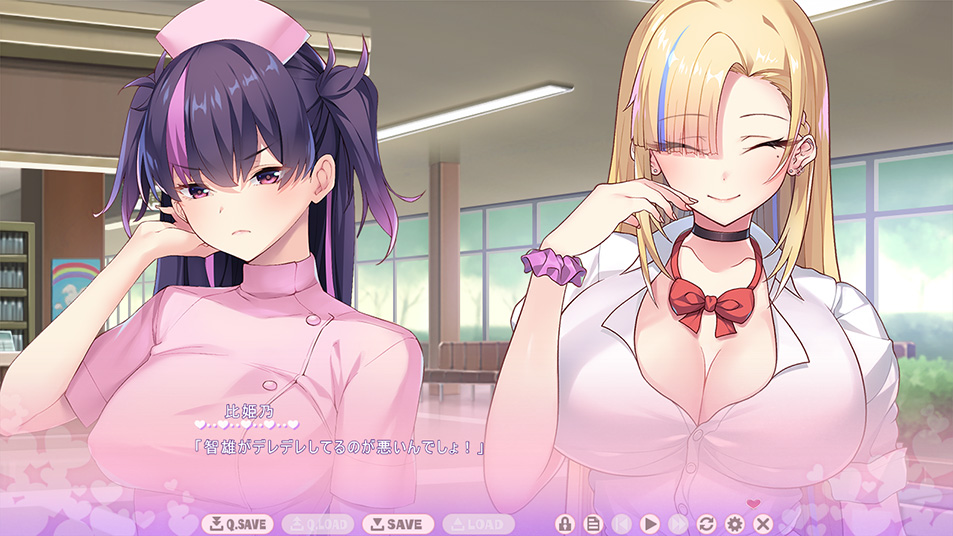Open the SAVE menu
The image size is (953, 536).
[397, 524]
